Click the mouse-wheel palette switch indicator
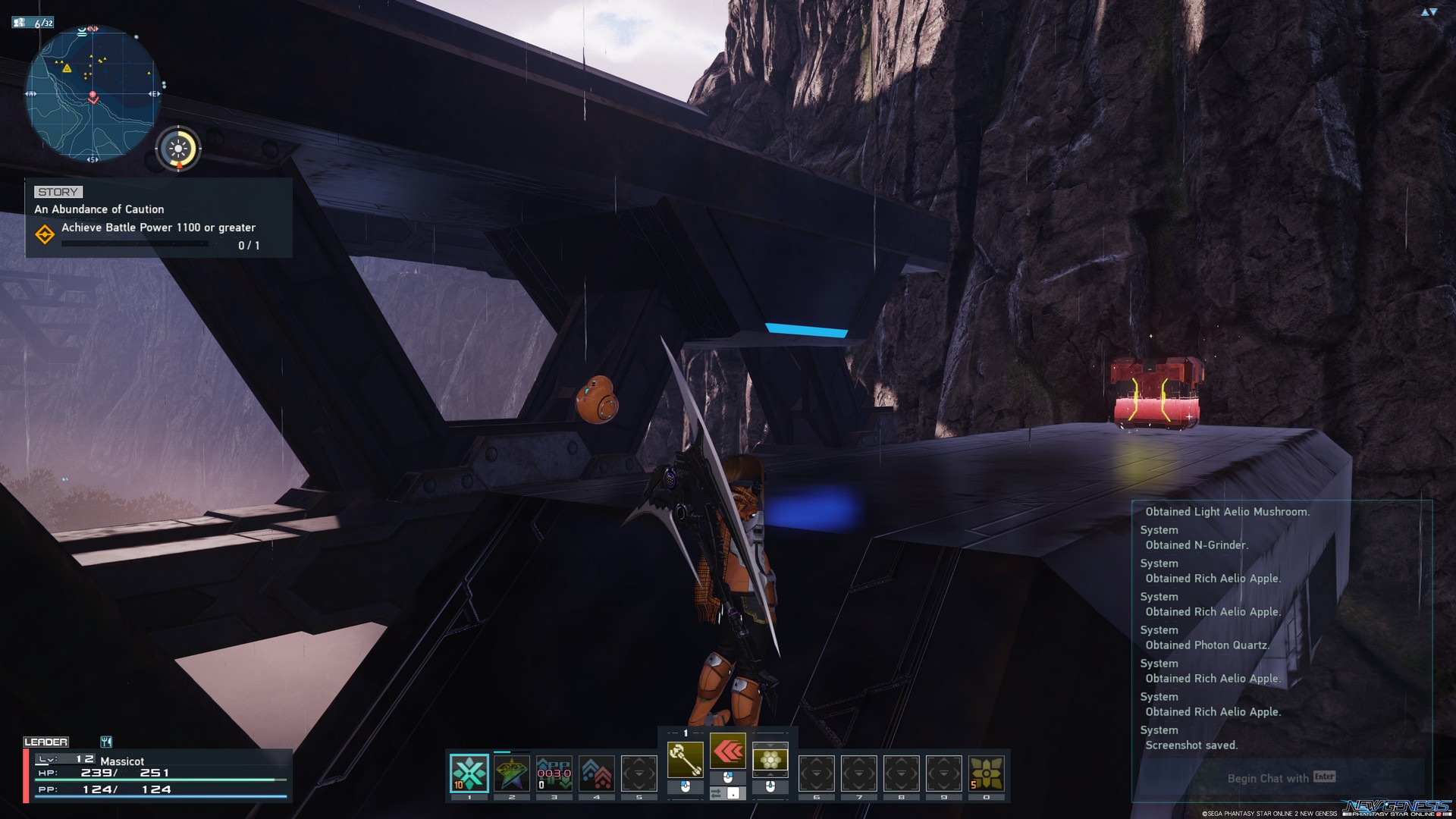The width and height of the screenshot is (1456, 819). click(x=726, y=792)
